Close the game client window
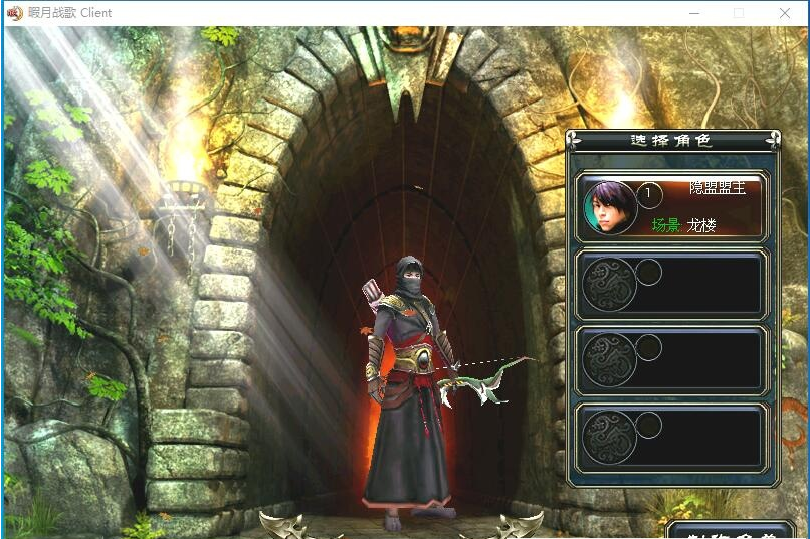 (785, 13)
